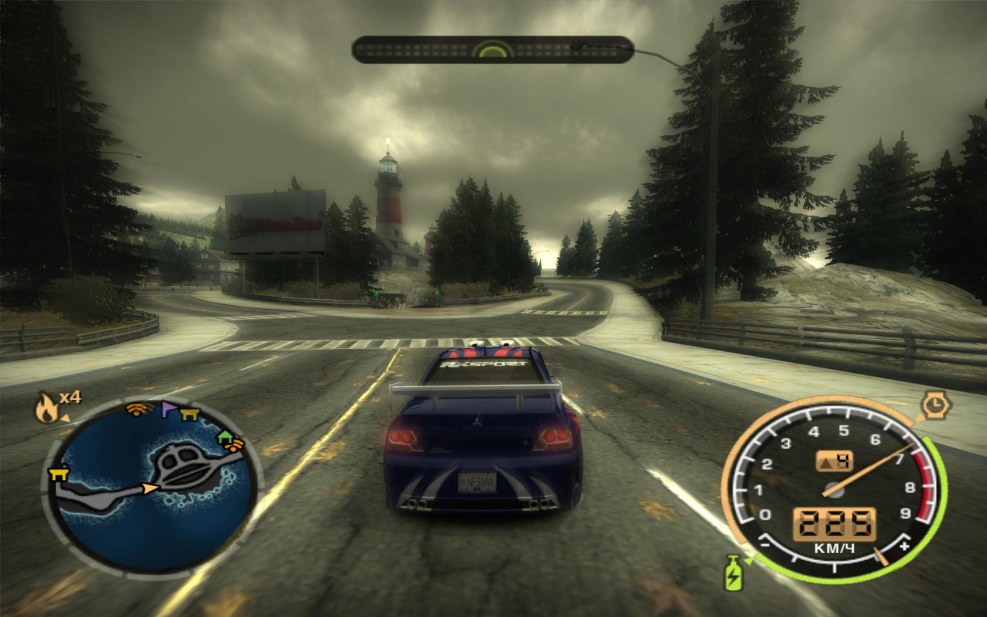
Task: Click the player arrow on minimap
Action: (x=149, y=488)
